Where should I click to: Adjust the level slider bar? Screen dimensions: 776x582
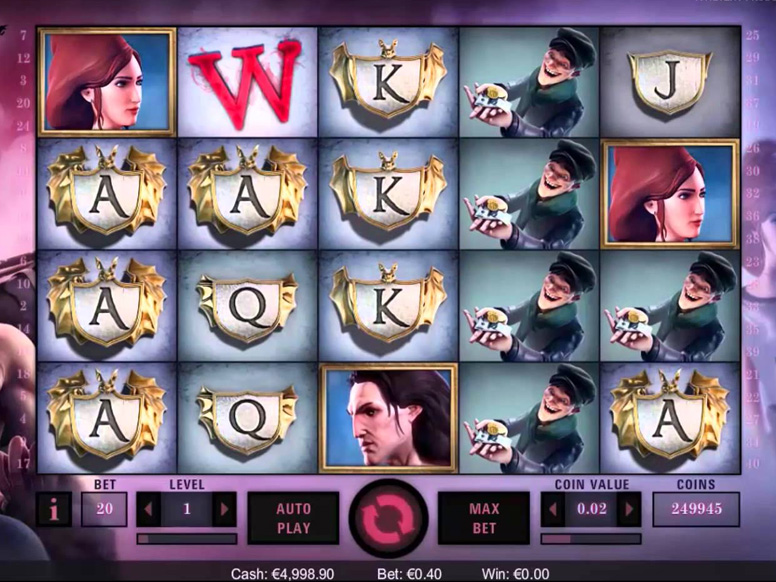tap(186, 538)
